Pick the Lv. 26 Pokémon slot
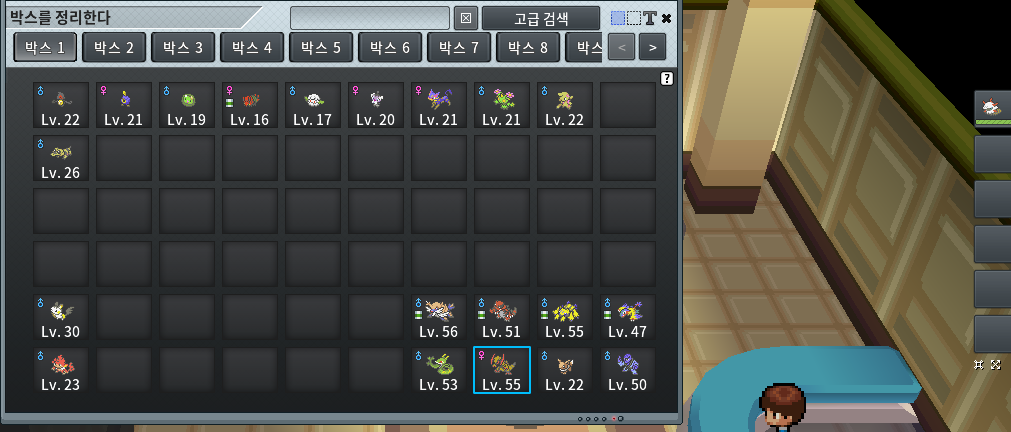Screen dimensions: 1011x432 (61, 158)
